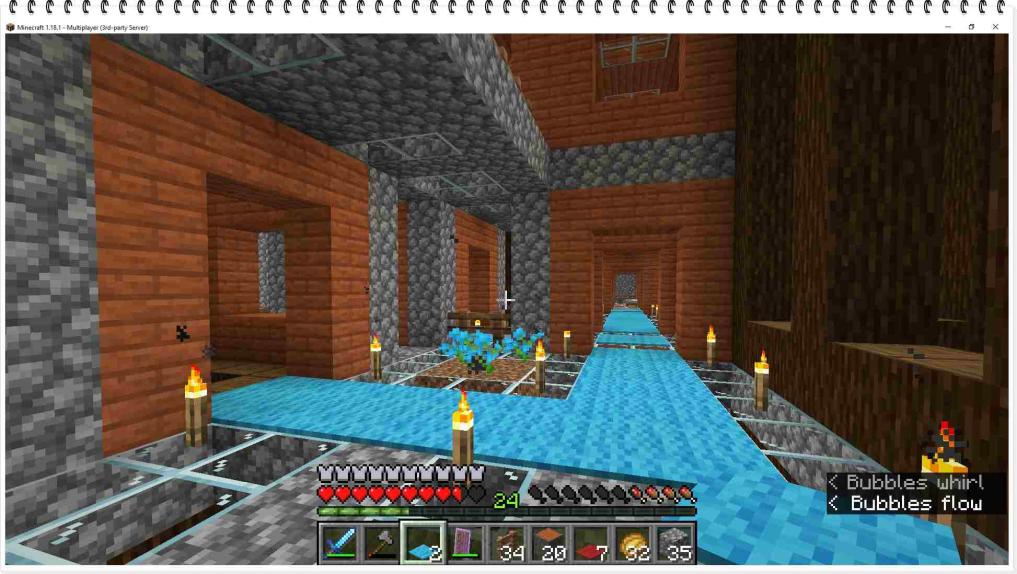The width and height of the screenshot is (1017, 574).
Task: Select the diamond sword hotbar slot
Action: (340, 543)
